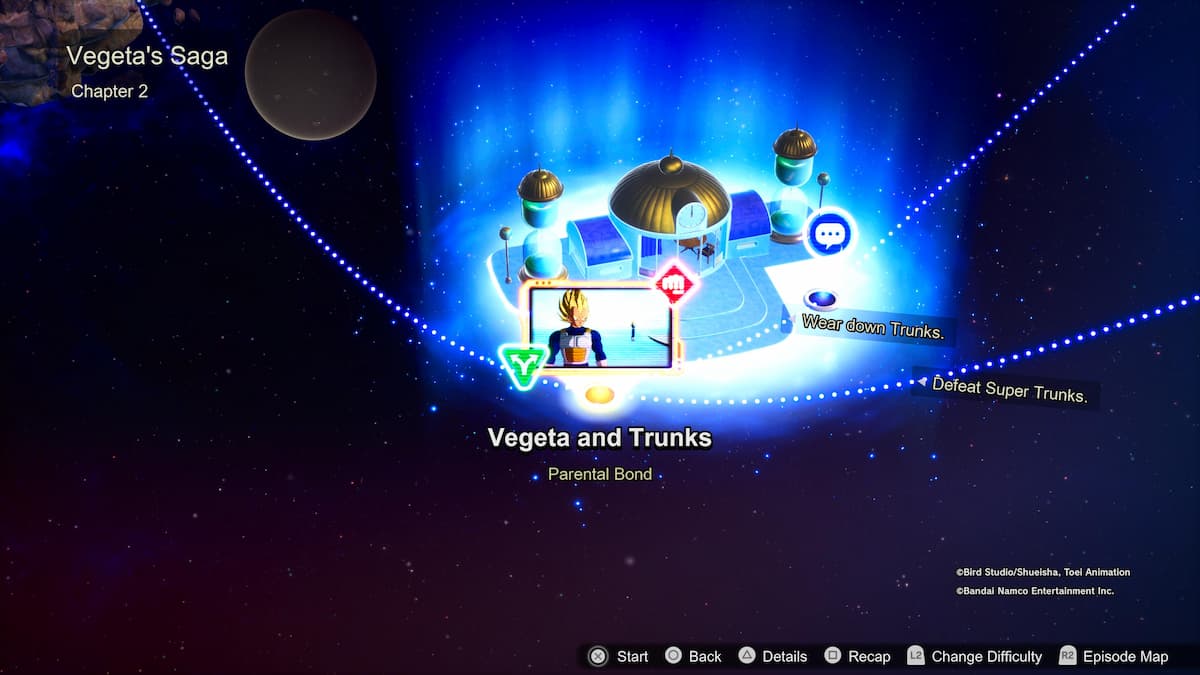Select the green Vegeta saga emblem
Image resolution: width=1200 pixels, height=675 pixels.
coord(520,366)
